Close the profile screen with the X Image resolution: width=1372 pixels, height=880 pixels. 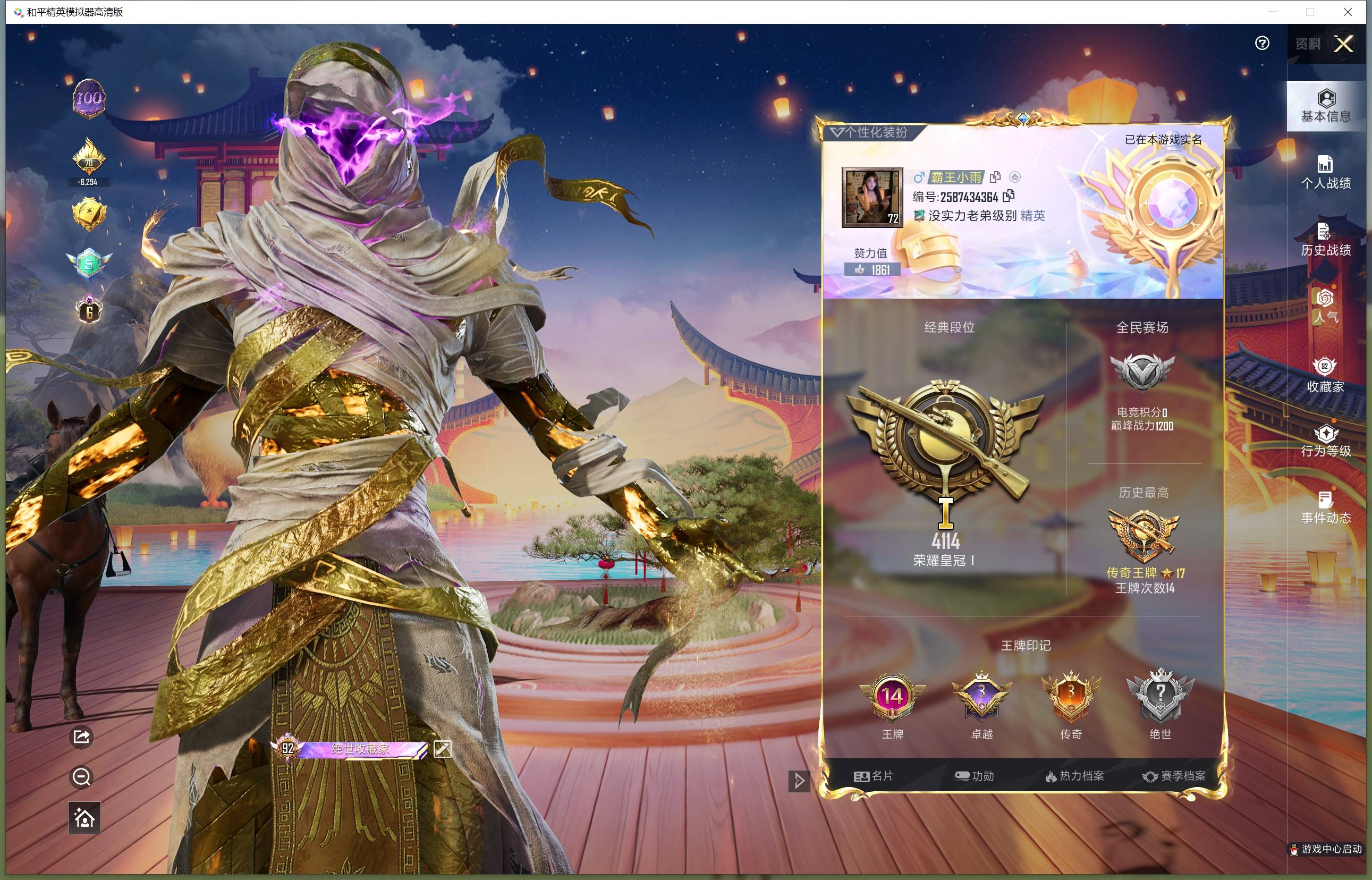[x=1343, y=44]
